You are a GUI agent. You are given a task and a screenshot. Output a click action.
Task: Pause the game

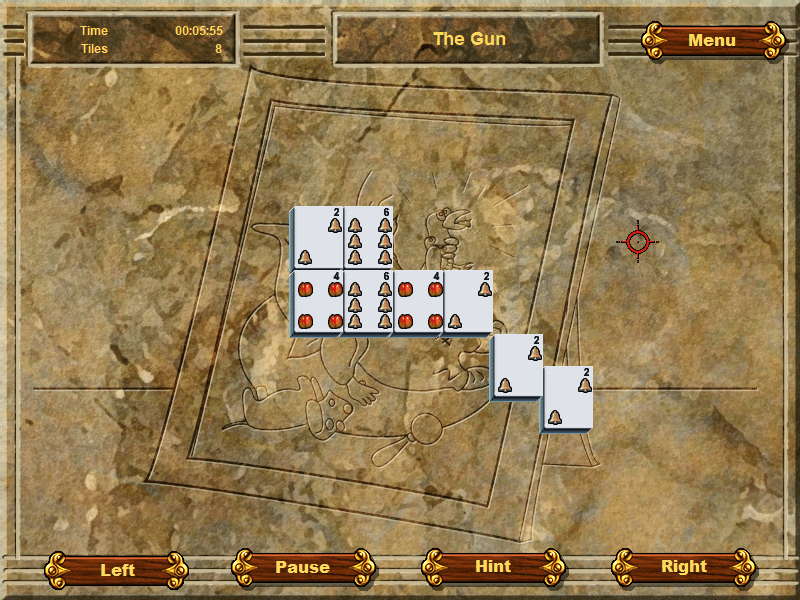(x=302, y=567)
